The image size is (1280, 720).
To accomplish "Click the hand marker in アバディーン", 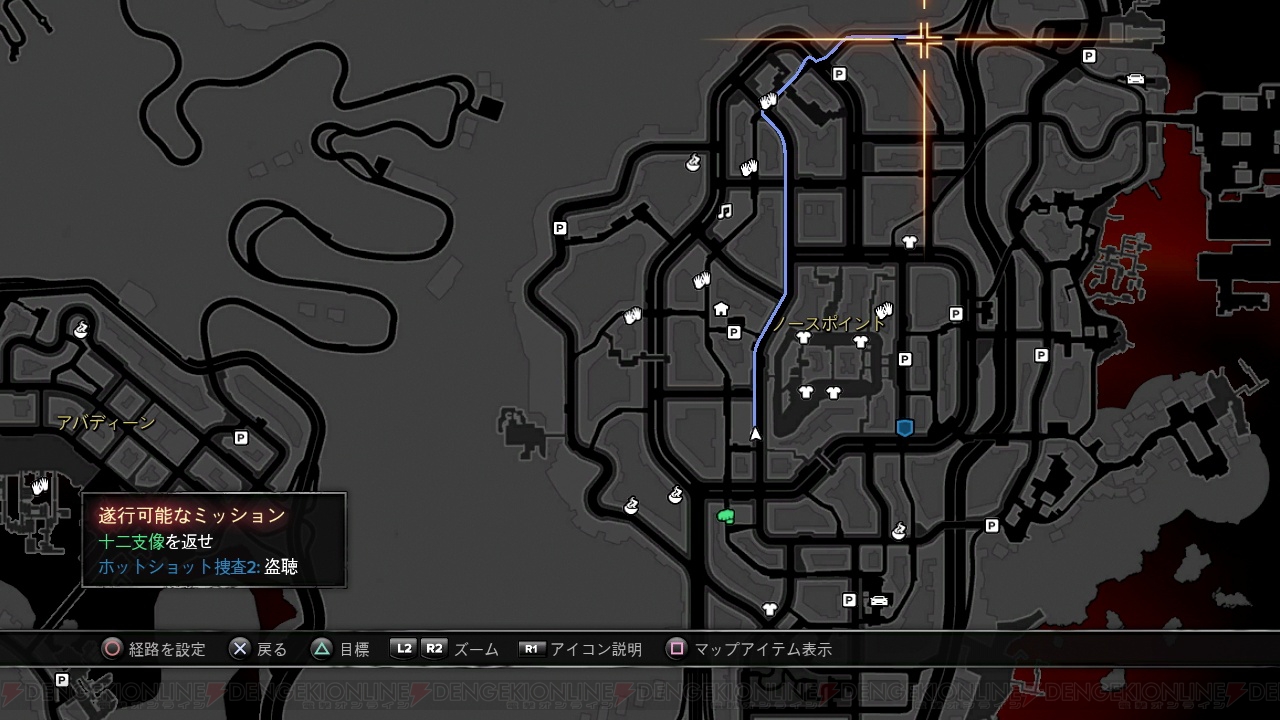I will (40, 487).
